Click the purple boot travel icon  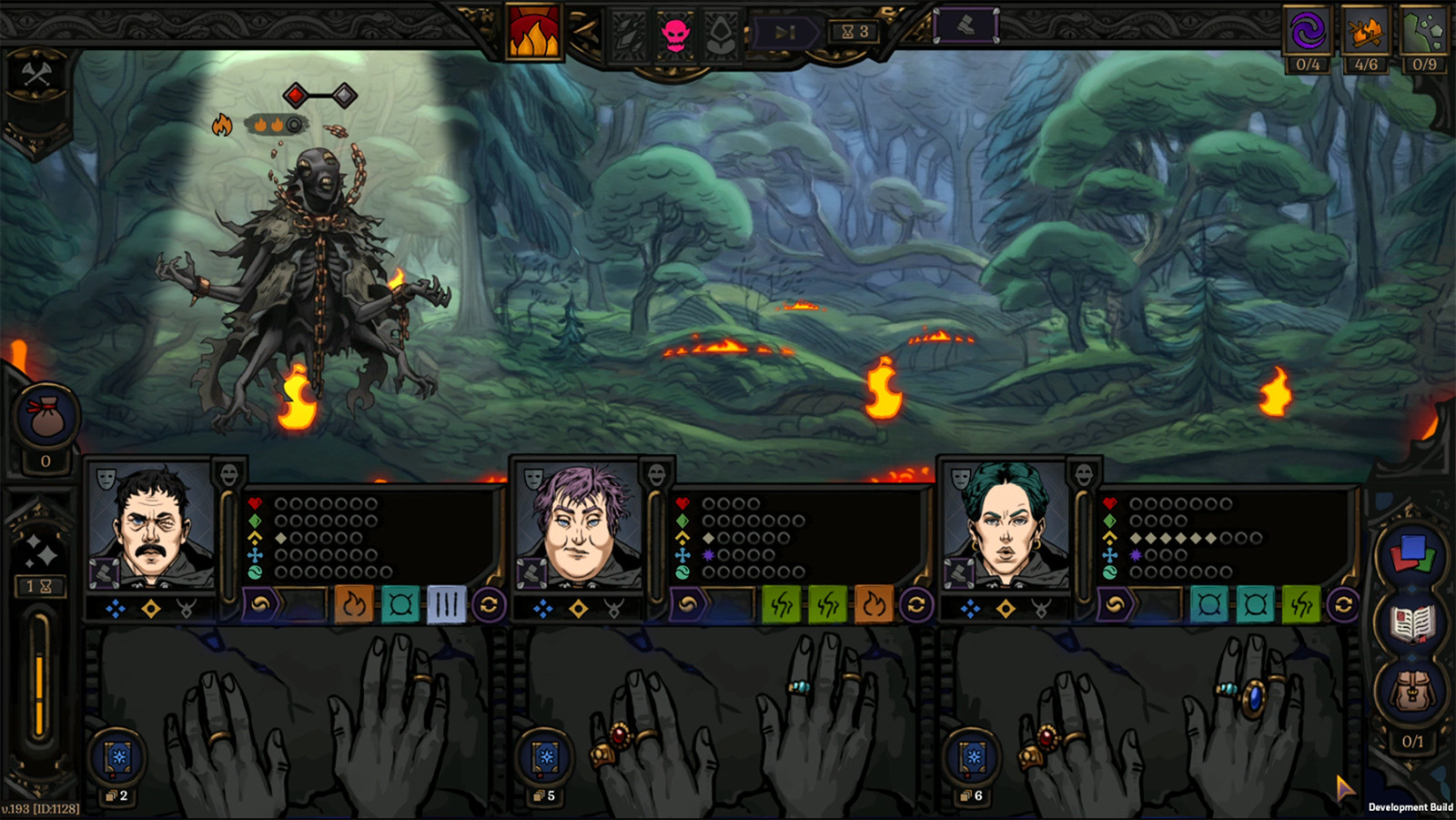pos(967,26)
